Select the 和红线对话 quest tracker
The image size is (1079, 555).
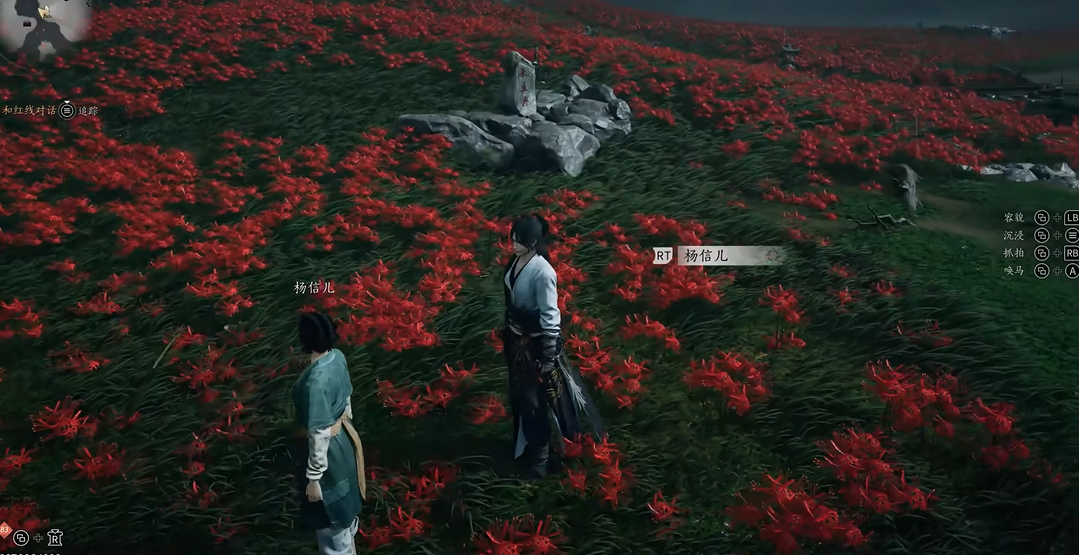(28, 110)
